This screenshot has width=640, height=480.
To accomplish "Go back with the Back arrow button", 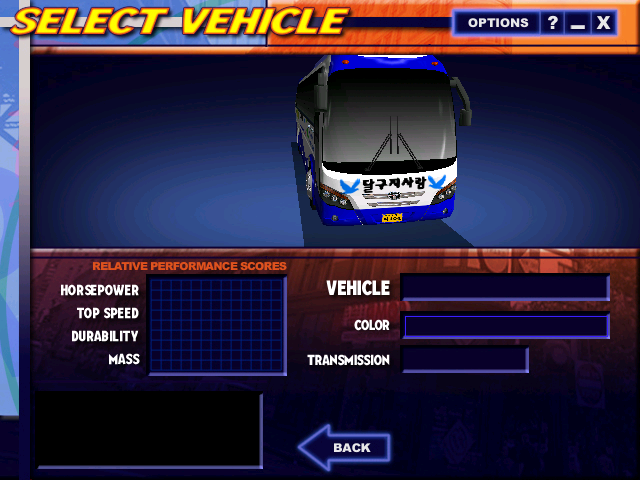I will tap(344, 447).
